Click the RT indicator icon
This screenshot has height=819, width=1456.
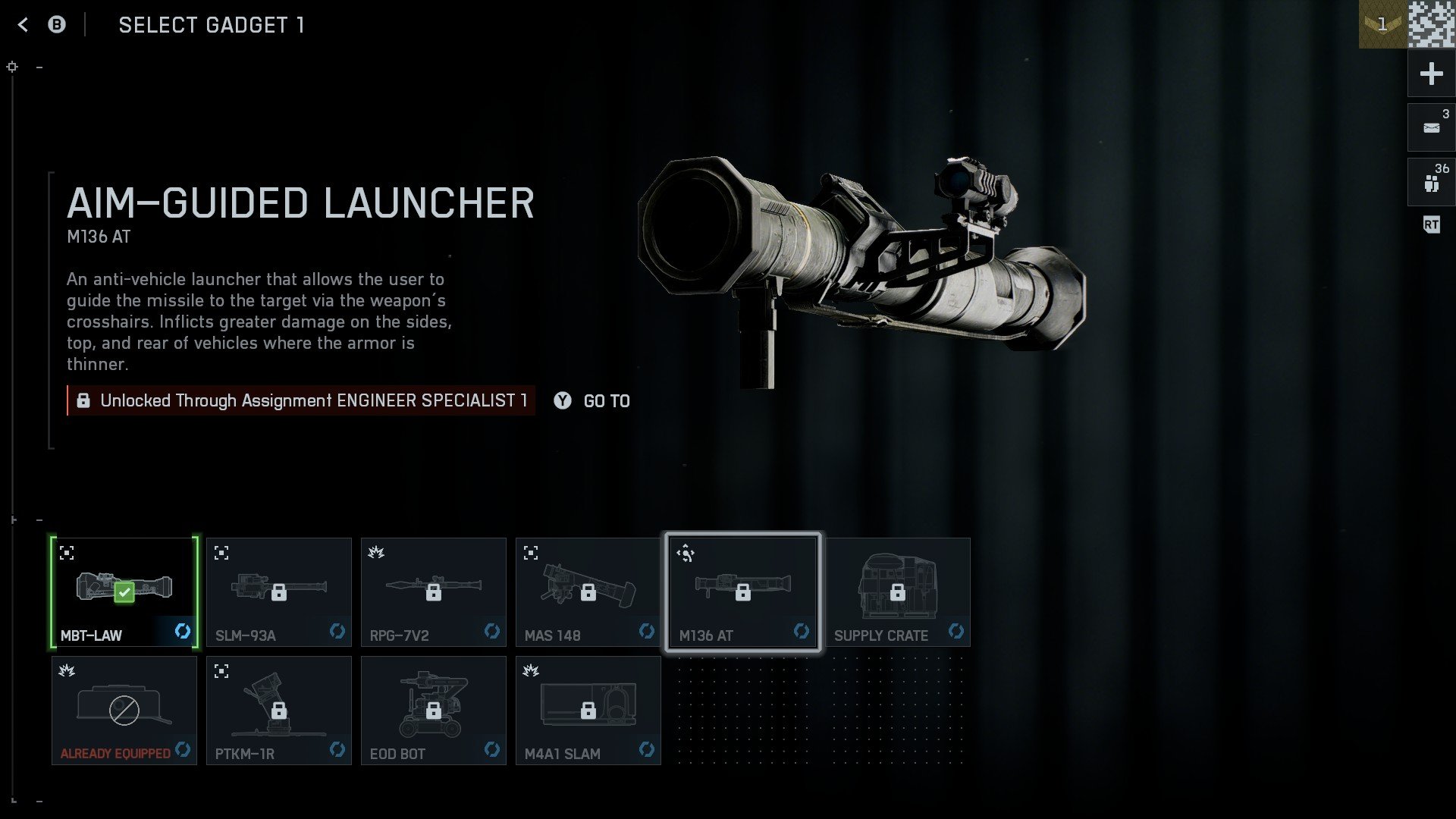point(1430,224)
